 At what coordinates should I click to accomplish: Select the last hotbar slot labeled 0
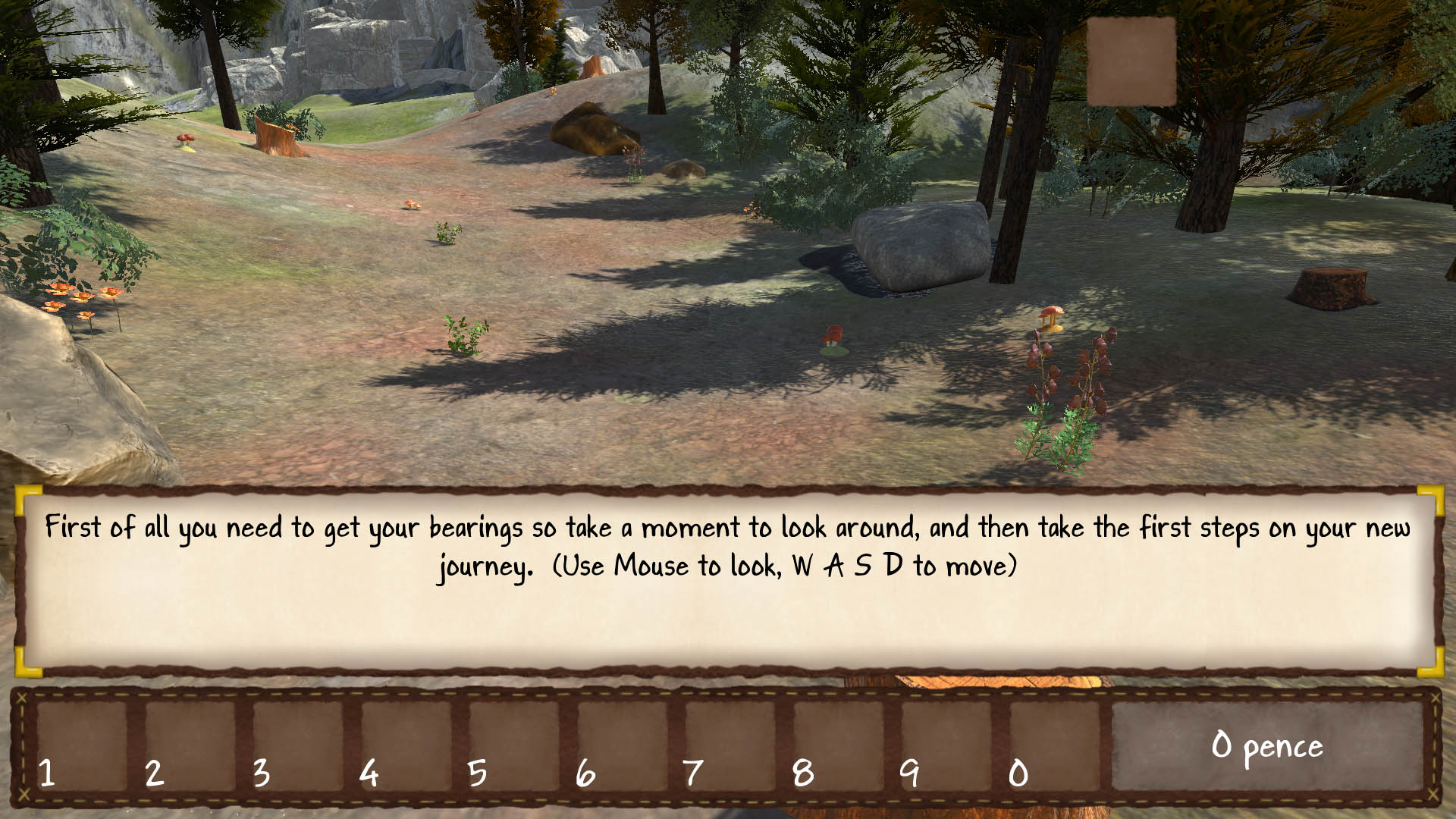coord(1054,746)
